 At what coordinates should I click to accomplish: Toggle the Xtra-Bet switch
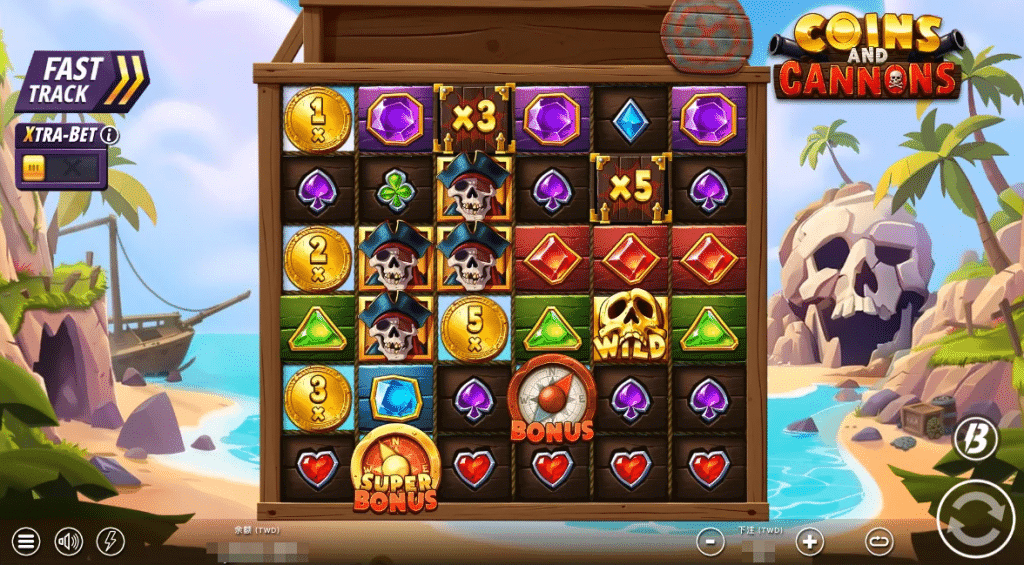(x=61, y=167)
